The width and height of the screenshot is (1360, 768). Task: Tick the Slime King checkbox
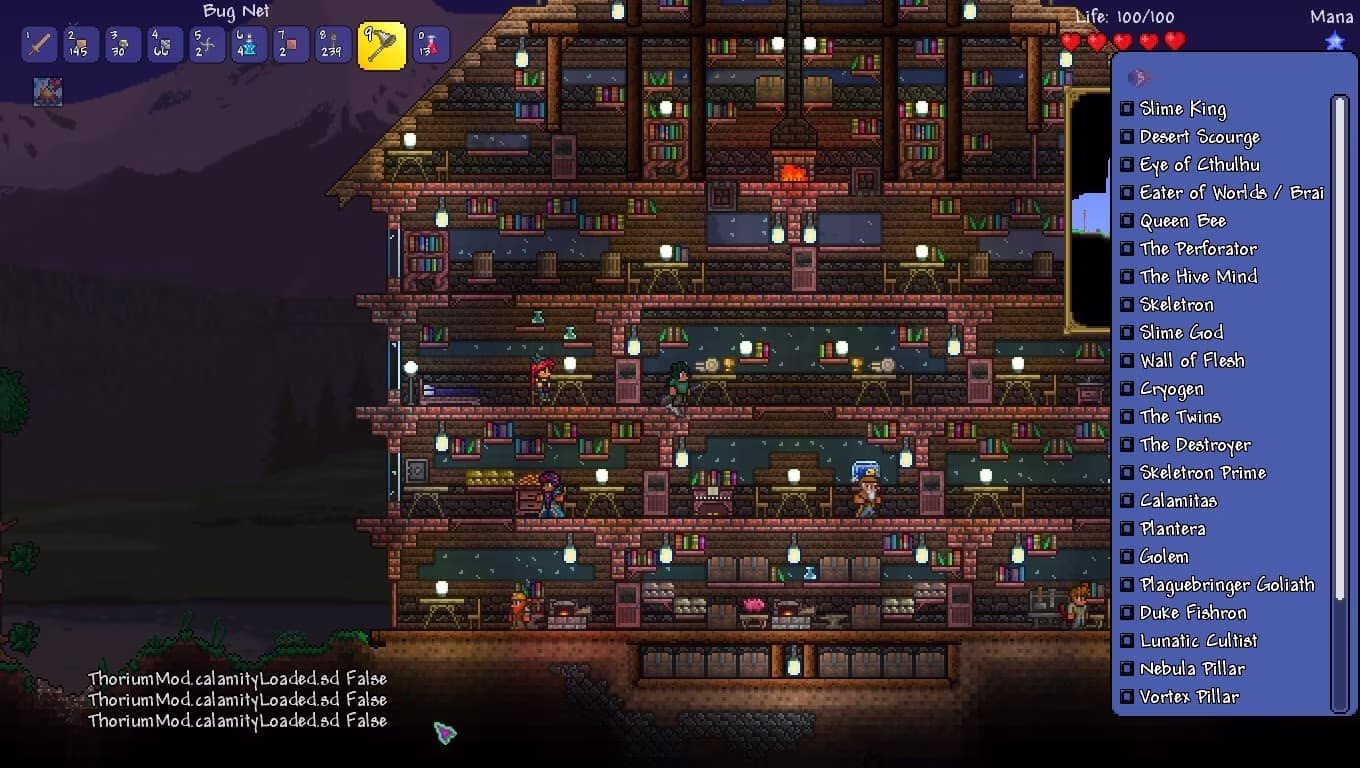1127,109
